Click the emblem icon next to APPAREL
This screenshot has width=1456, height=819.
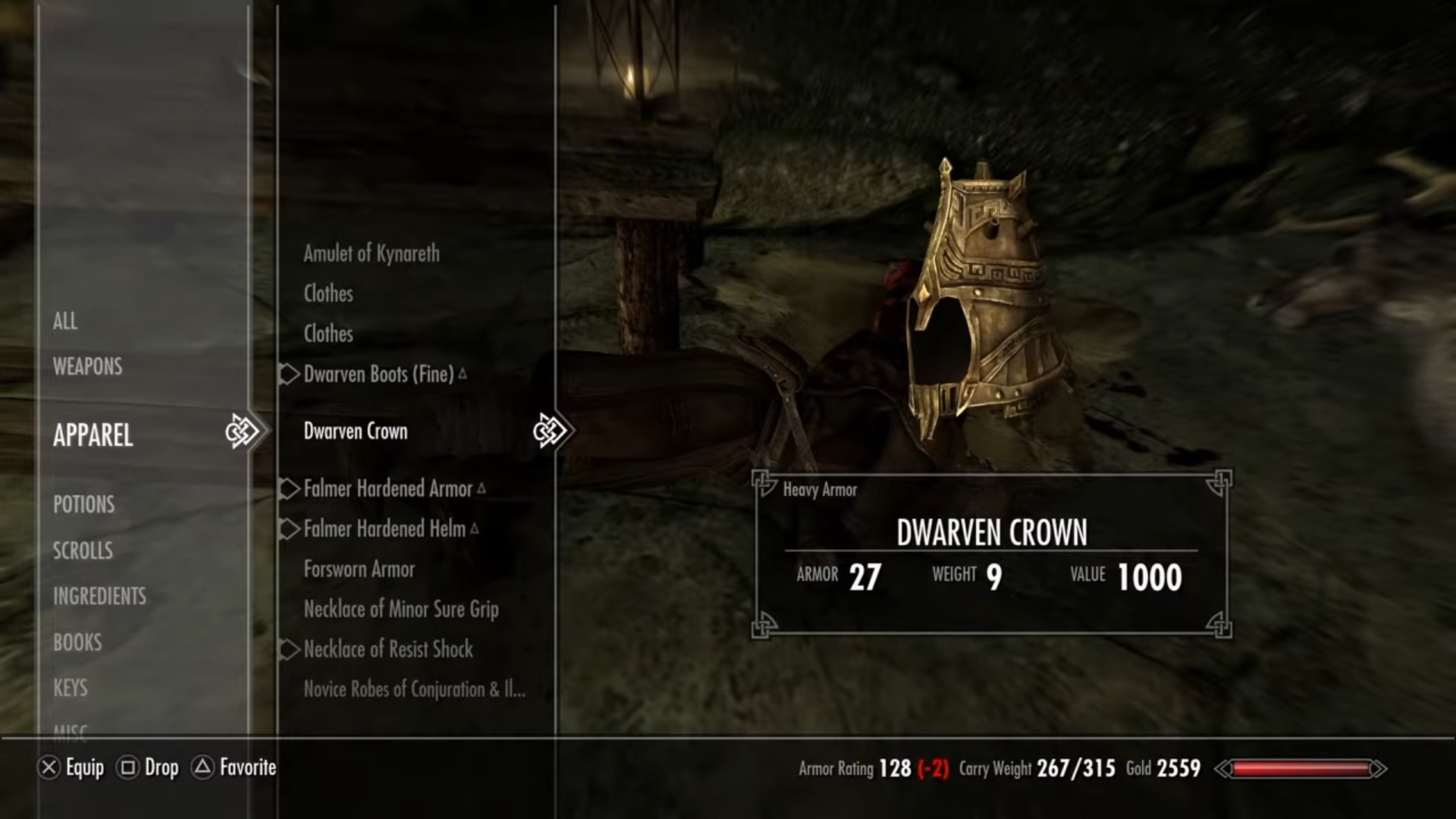pyautogui.click(x=243, y=431)
